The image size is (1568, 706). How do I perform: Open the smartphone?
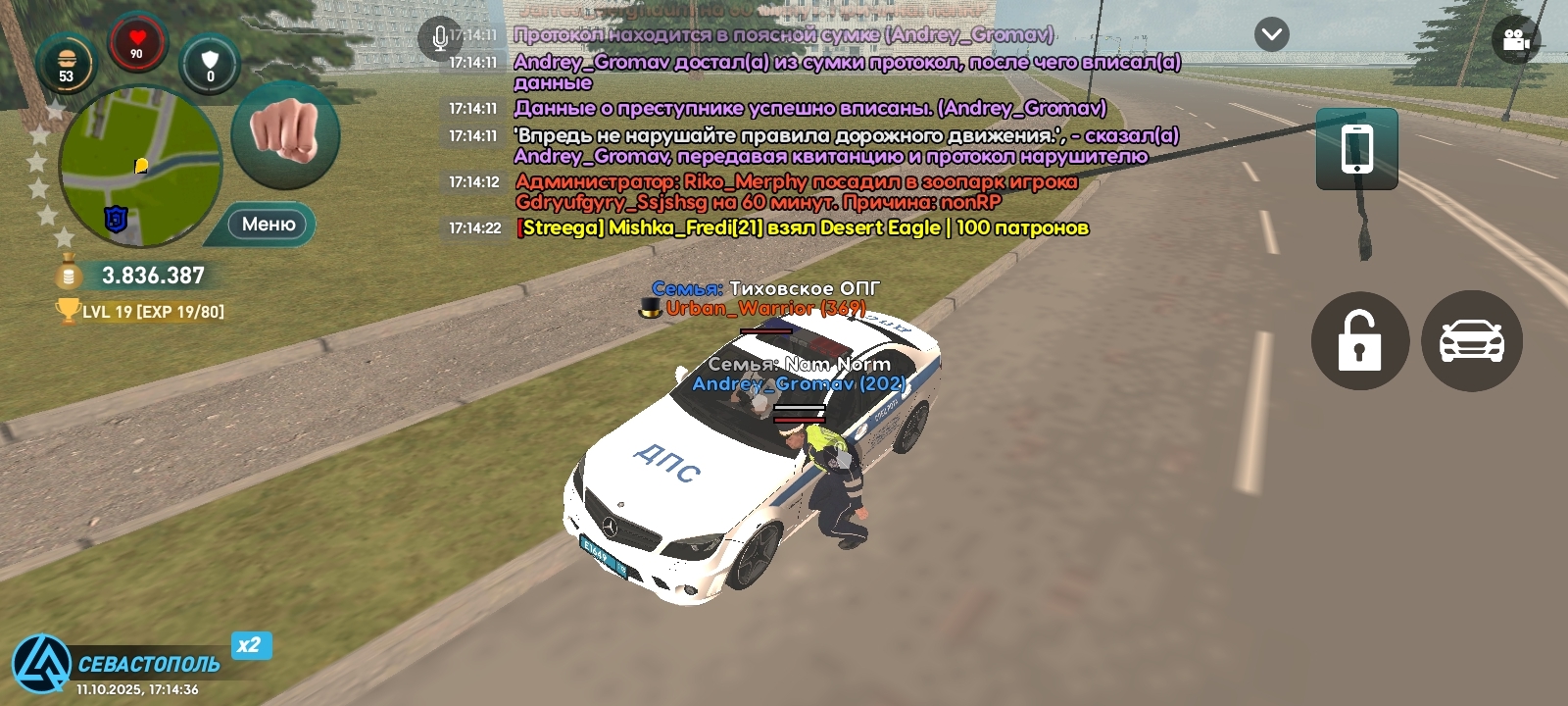click(x=1356, y=149)
